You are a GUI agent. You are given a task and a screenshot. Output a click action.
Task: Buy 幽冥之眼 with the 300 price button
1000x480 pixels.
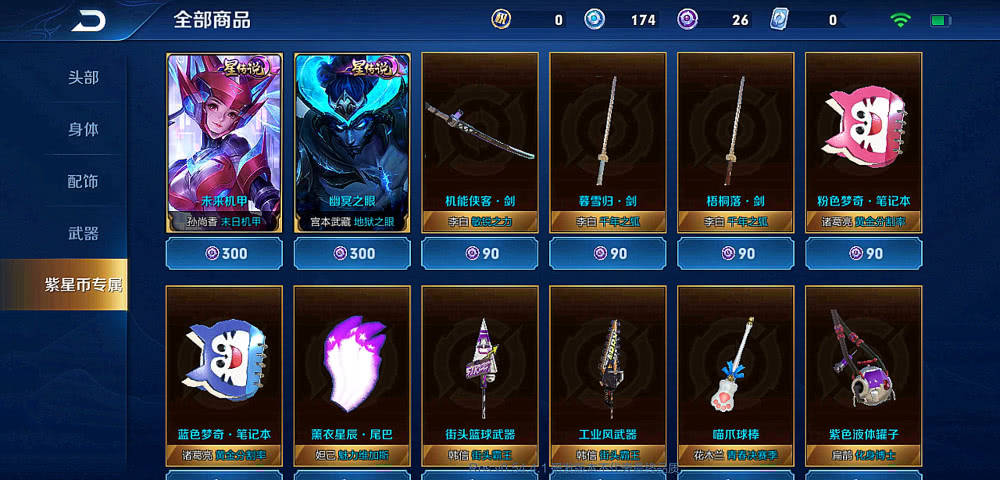(352, 254)
